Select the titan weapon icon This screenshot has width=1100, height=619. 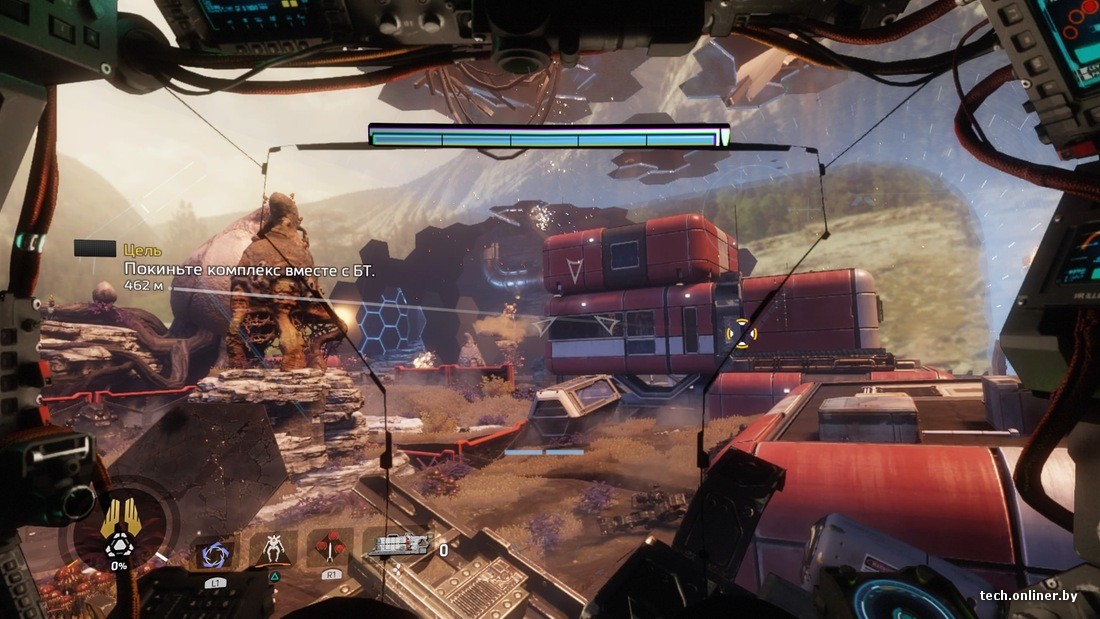[400, 546]
